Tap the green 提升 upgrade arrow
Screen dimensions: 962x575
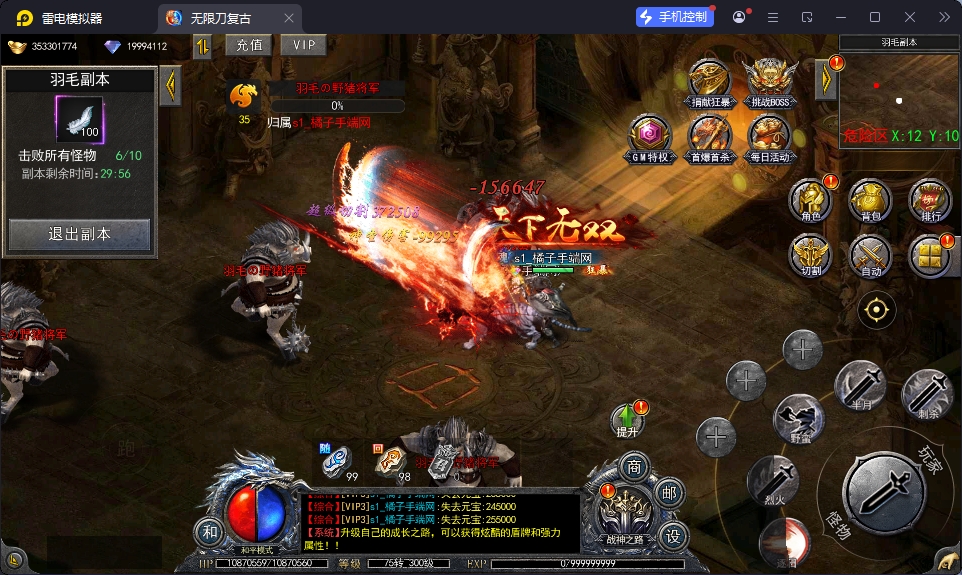click(x=629, y=420)
